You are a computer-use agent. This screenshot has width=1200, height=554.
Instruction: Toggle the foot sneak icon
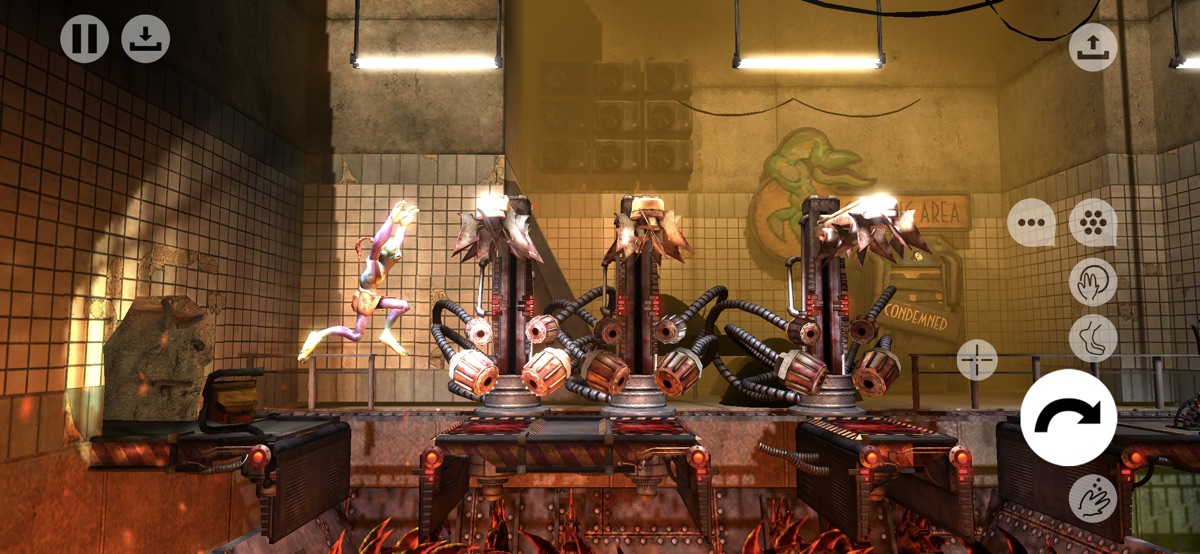[1093, 338]
